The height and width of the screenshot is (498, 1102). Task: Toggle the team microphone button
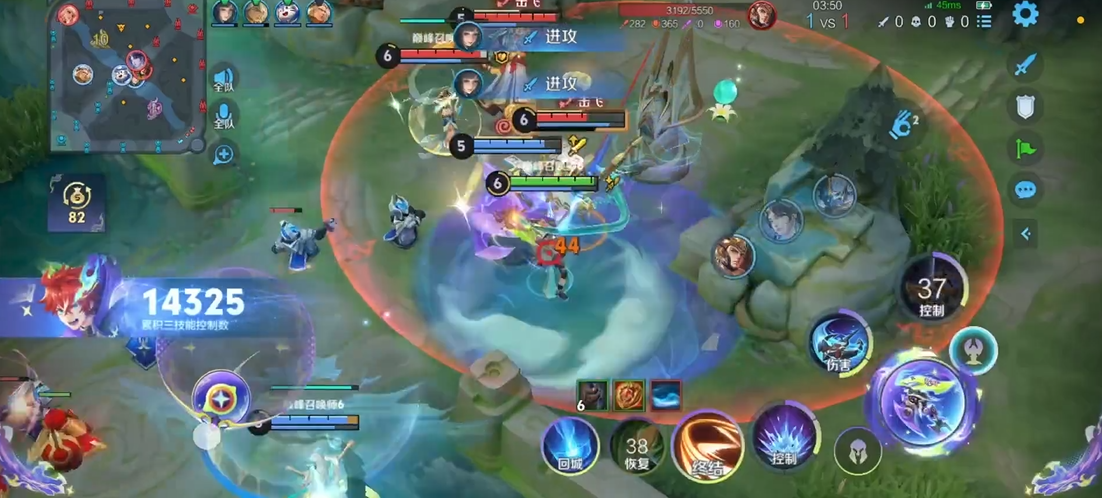point(223,115)
